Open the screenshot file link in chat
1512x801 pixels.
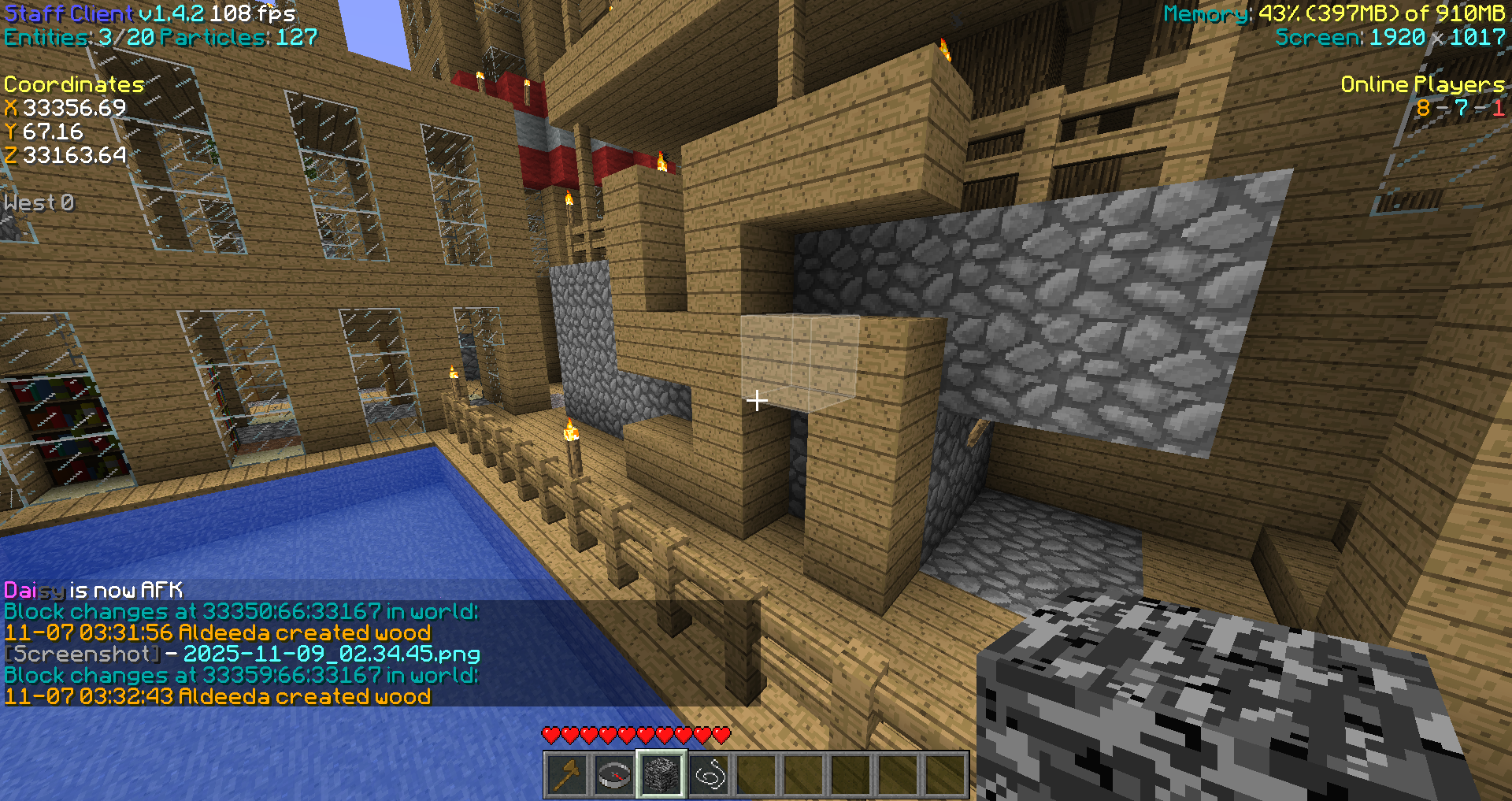point(332,654)
